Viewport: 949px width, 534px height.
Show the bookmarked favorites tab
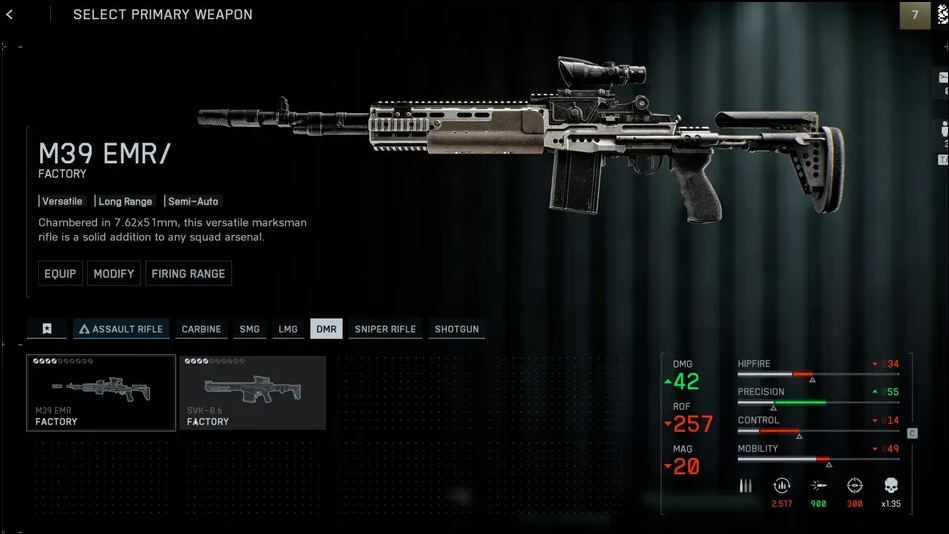tap(46, 329)
